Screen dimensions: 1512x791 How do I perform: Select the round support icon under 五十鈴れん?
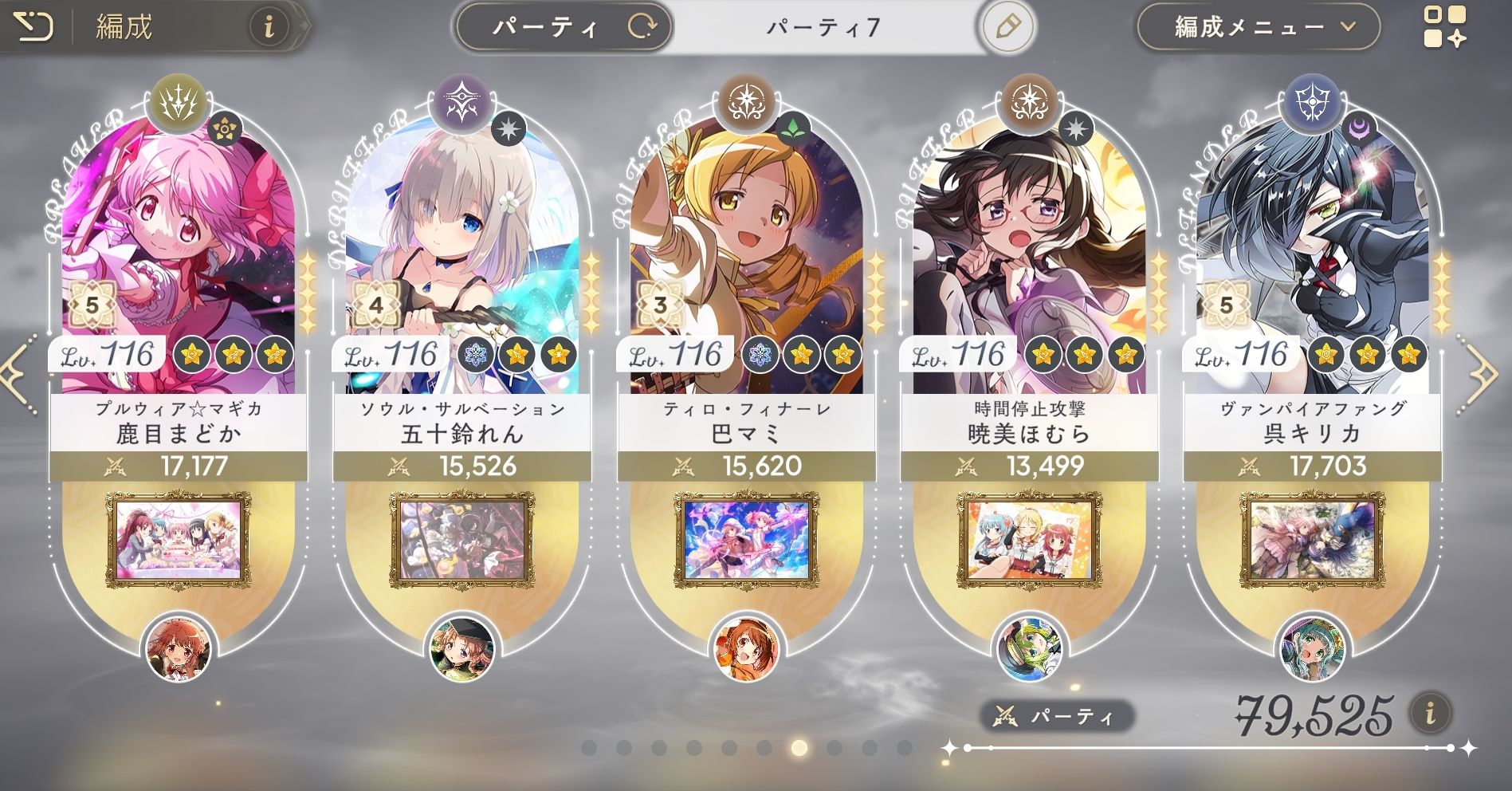[x=461, y=649]
